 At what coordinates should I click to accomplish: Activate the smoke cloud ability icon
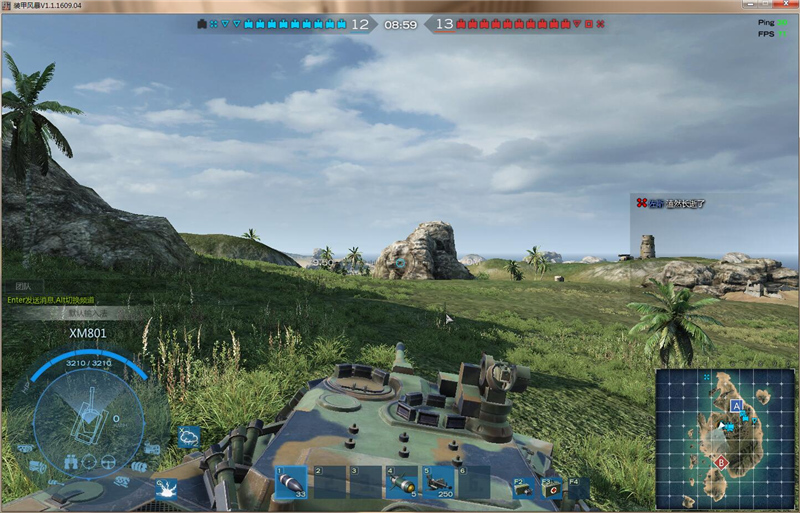pos(189,436)
